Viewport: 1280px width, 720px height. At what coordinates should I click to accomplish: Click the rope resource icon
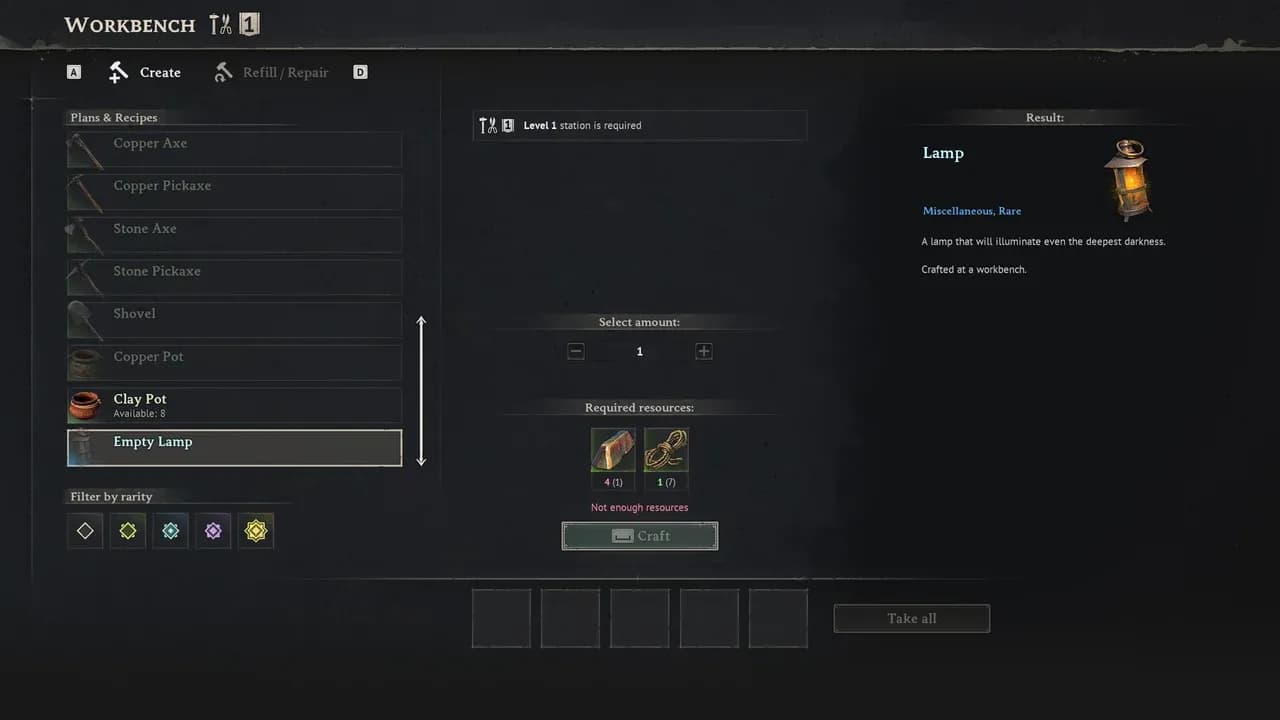[666, 450]
